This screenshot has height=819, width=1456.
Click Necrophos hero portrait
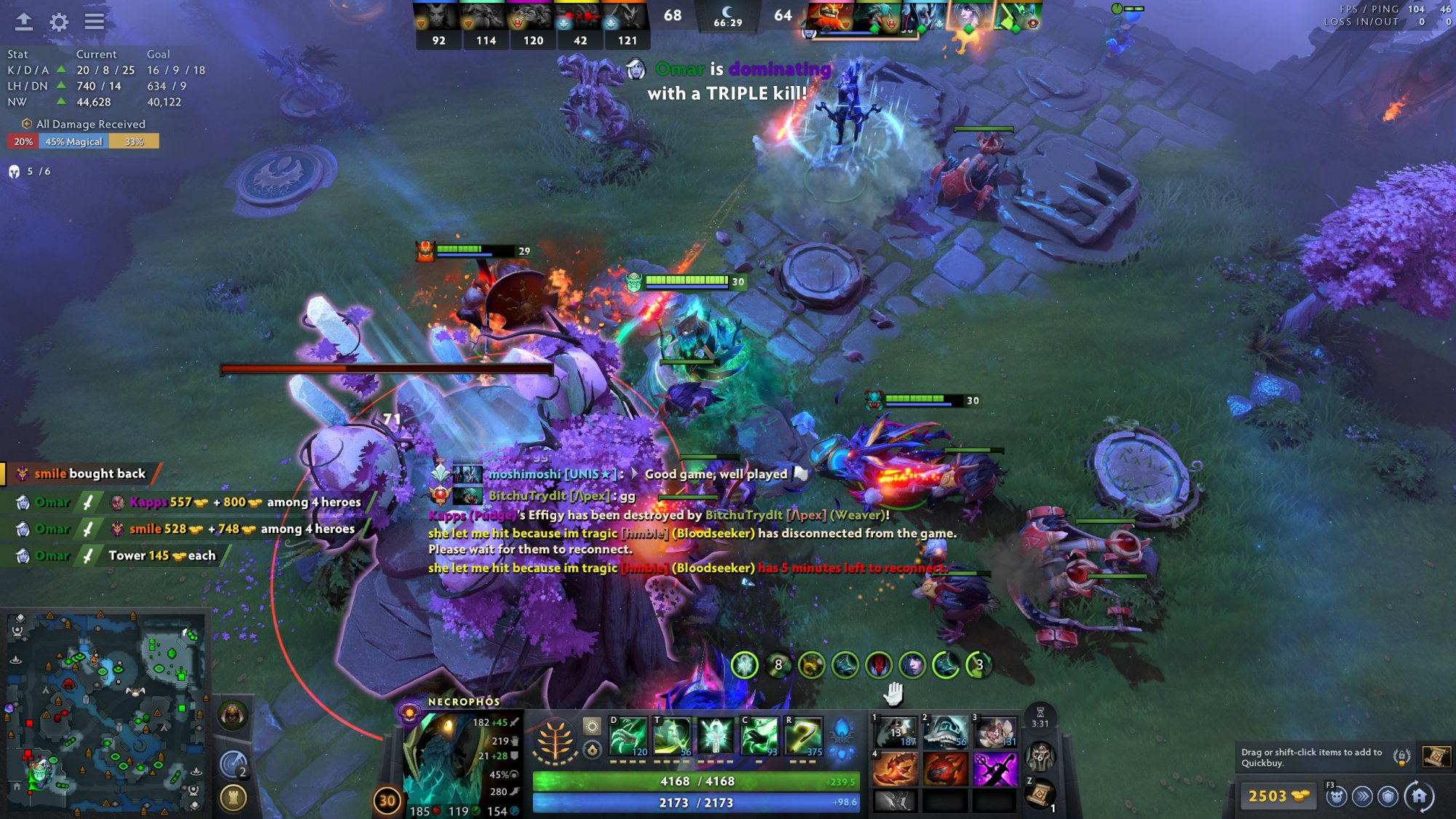[x=438, y=757]
